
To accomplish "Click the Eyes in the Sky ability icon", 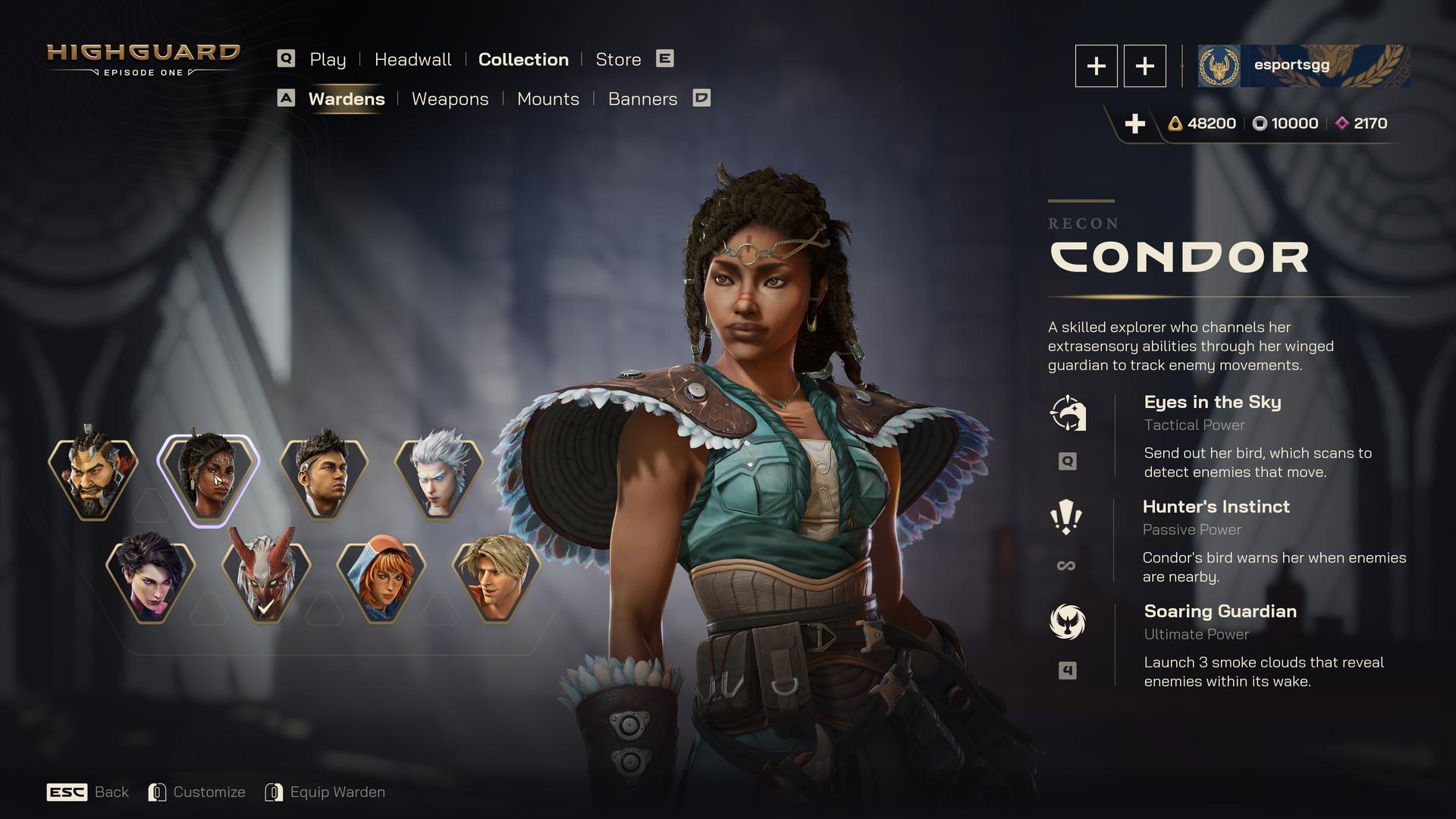I will [1068, 413].
